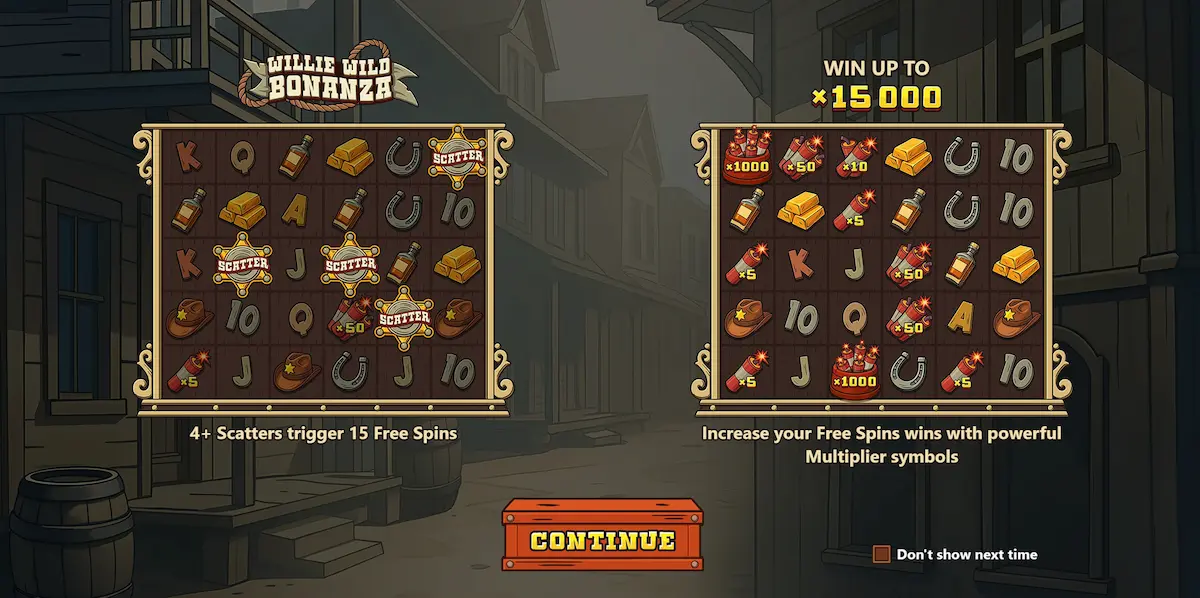Tick the "Don't show next time" checkbox
The height and width of the screenshot is (598, 1200).
tap(881, 554)
